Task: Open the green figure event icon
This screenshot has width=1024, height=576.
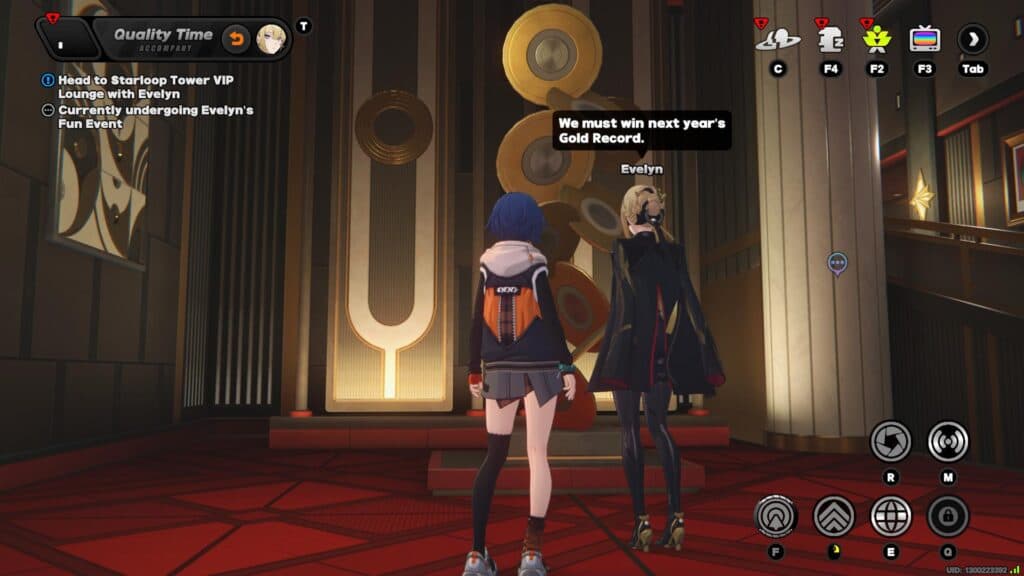Action: pos(876,39)
